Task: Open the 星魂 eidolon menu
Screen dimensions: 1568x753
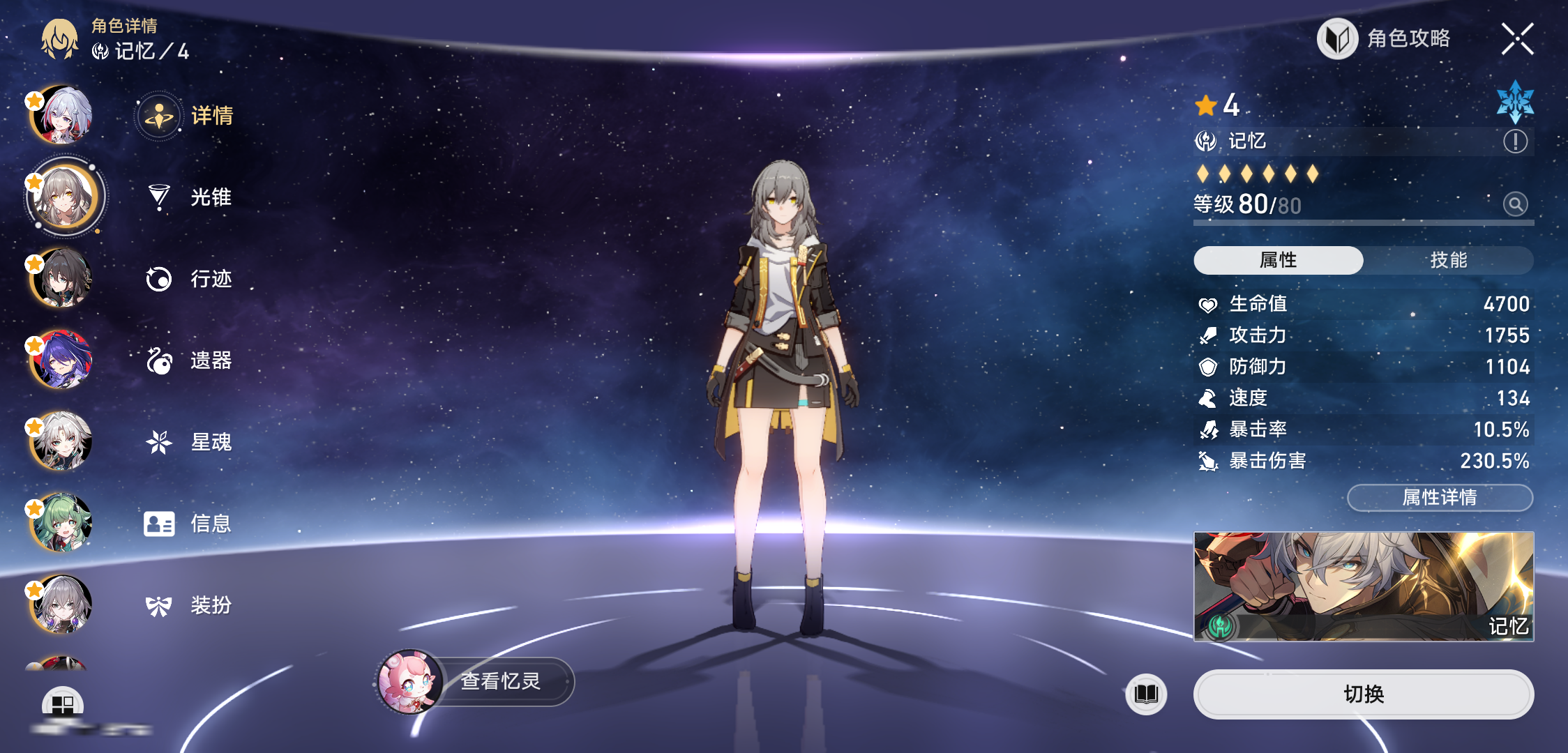Action: point(188,442)
